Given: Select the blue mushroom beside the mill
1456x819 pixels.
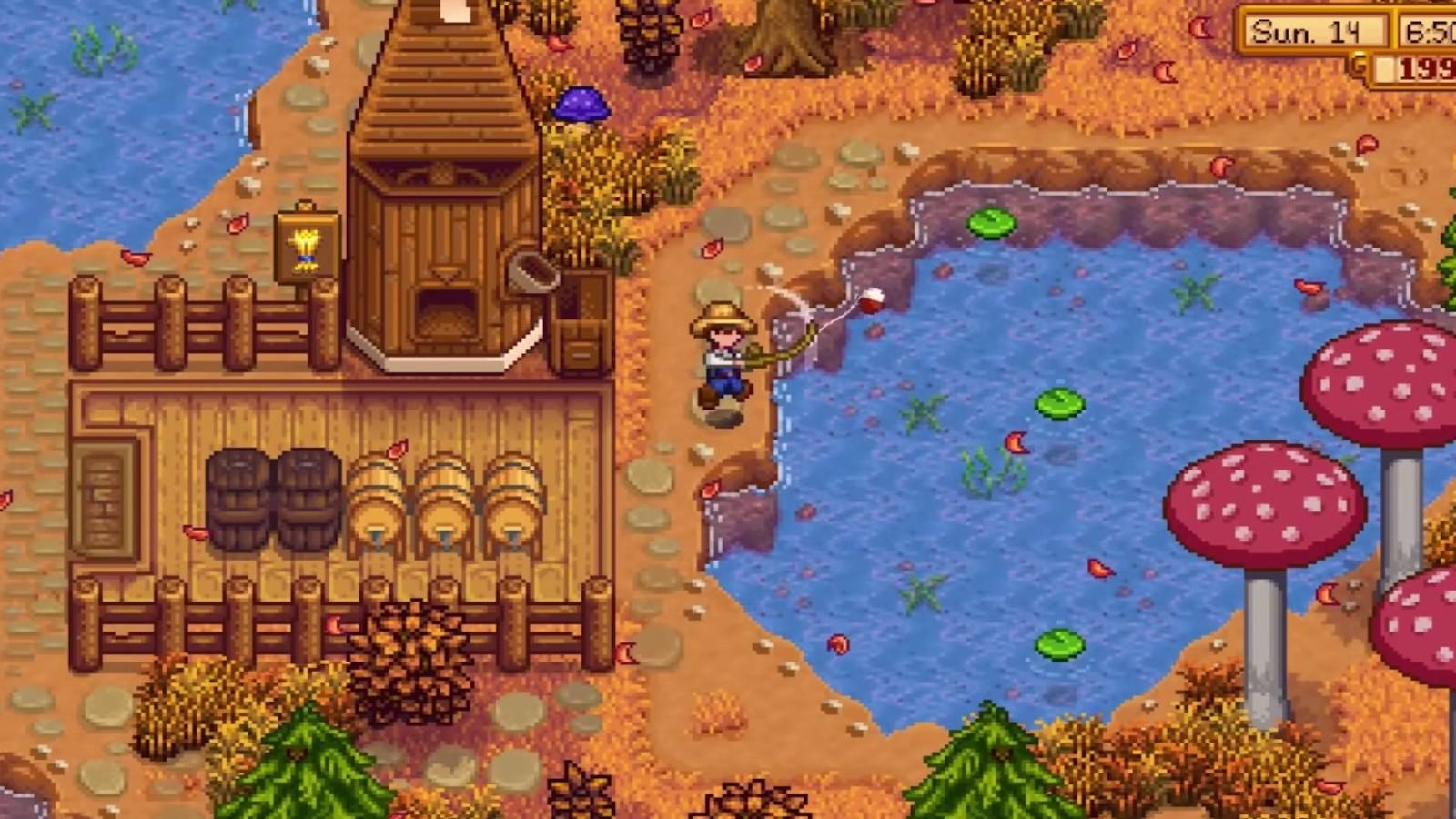Looking at the screenshot, I should [581, 106].
